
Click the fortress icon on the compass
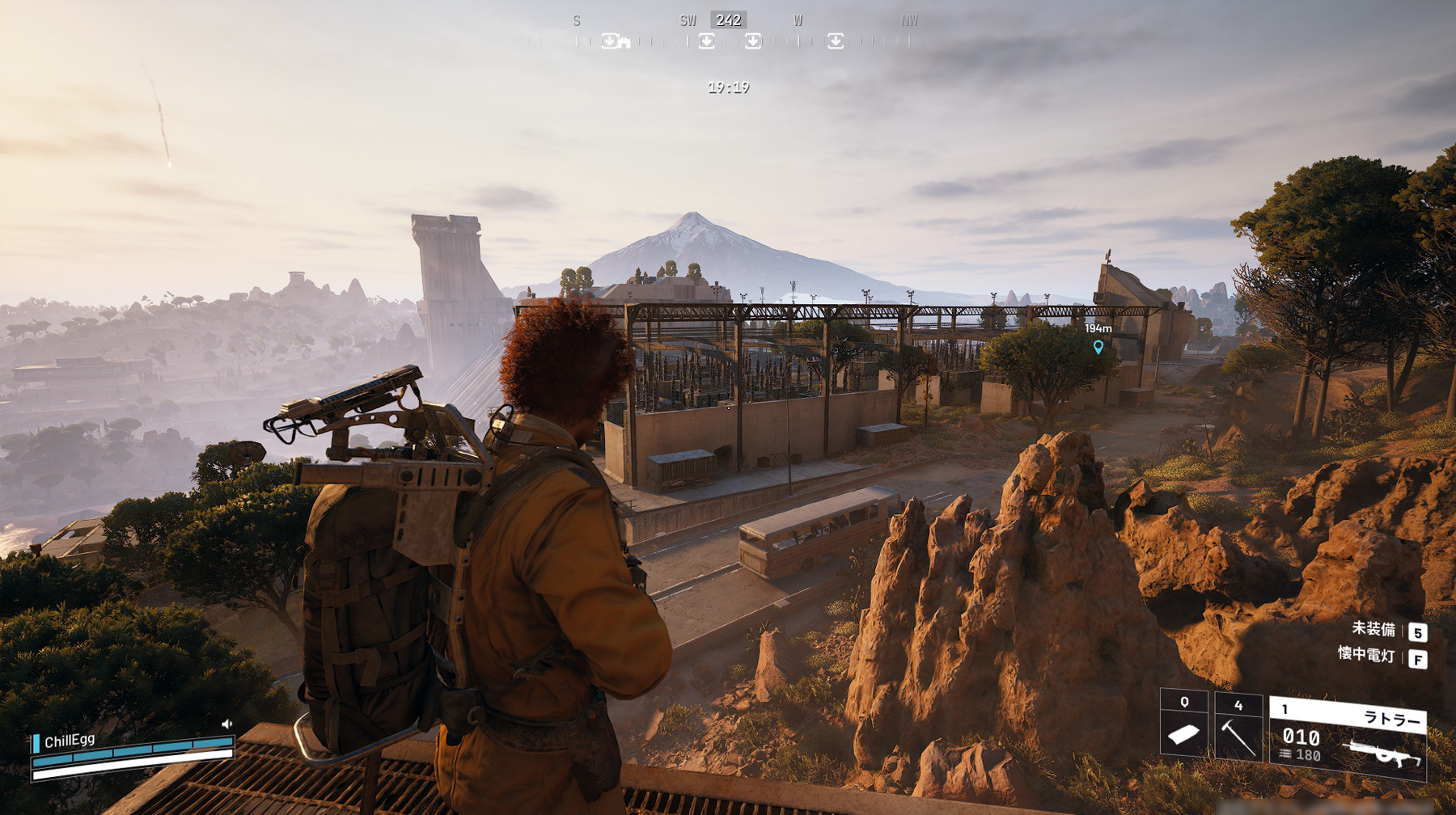(x=624, y=42)
